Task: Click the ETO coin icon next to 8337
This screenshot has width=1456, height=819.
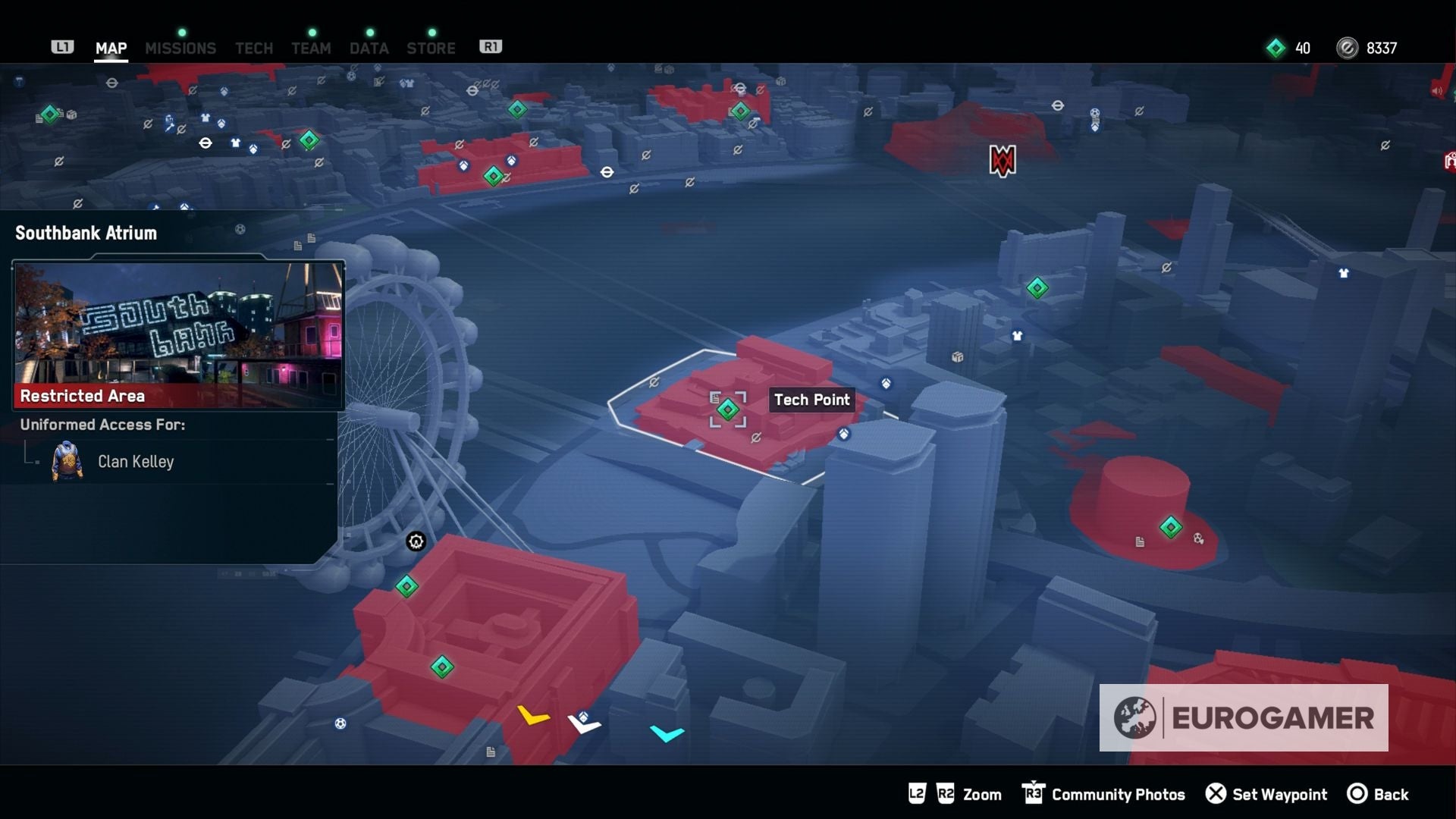Action: (1347, 47)
